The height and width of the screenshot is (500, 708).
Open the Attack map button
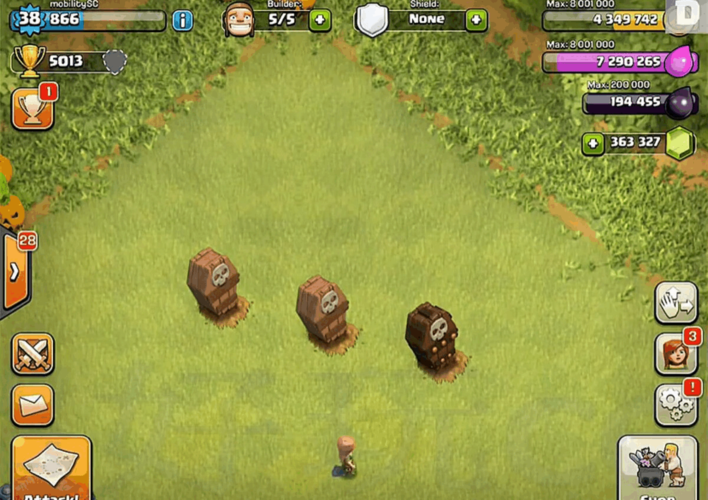(x=50, y=468)
